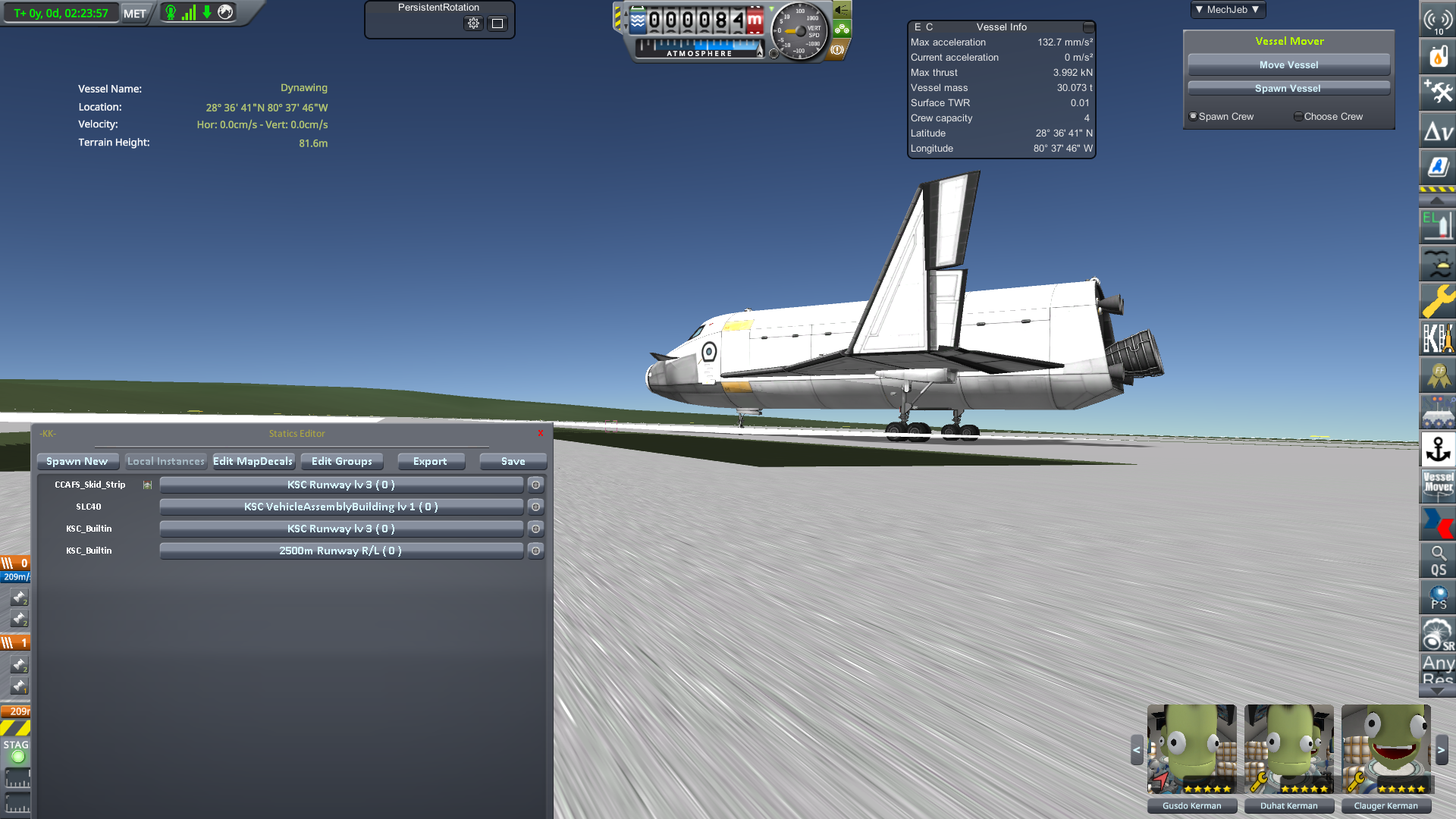Click the Final Frontier ribbon icon

click(x=1438, y=375)
